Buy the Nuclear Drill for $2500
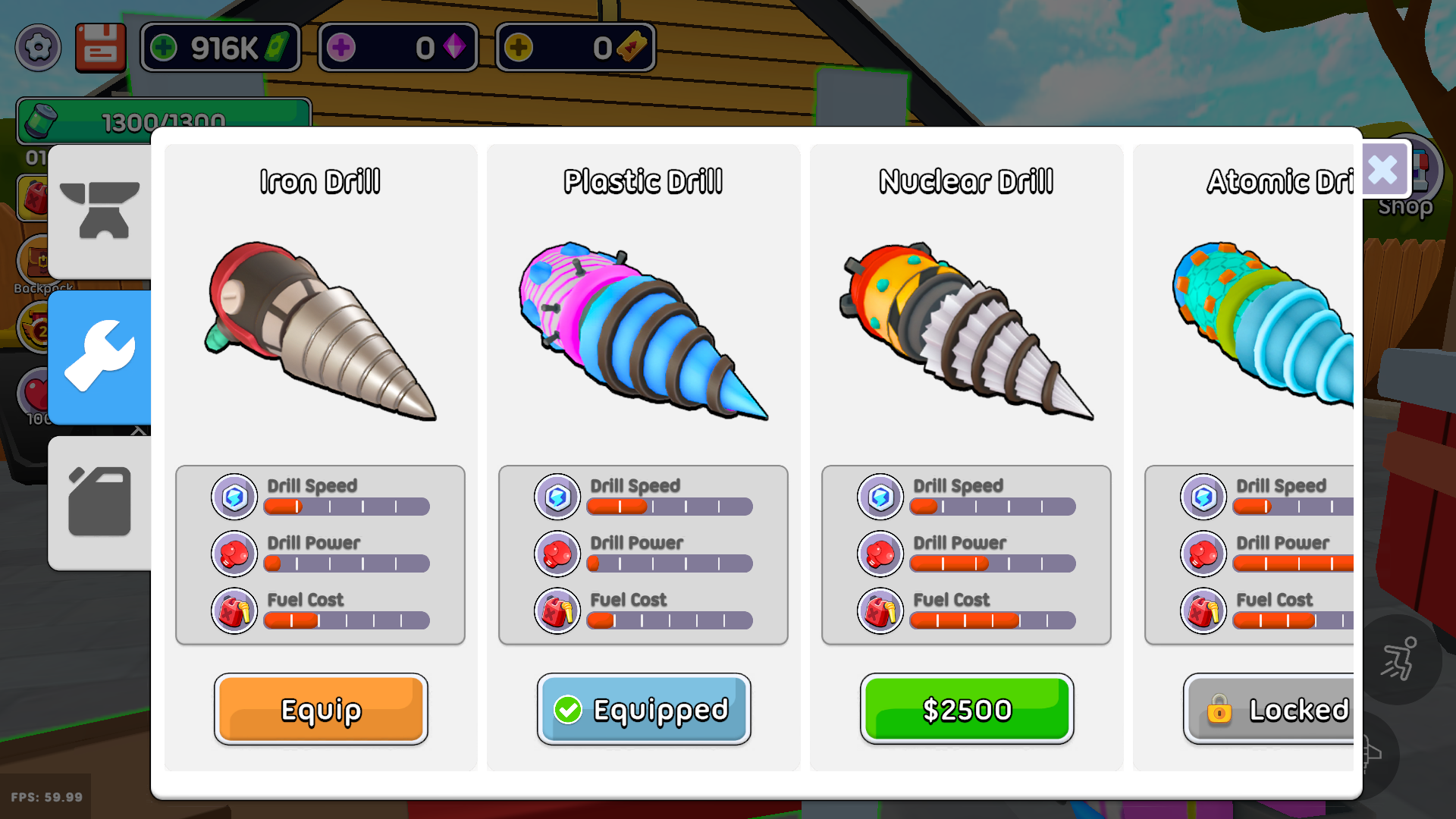Screen dimensions: 1456x819 [x=966, y=709]
